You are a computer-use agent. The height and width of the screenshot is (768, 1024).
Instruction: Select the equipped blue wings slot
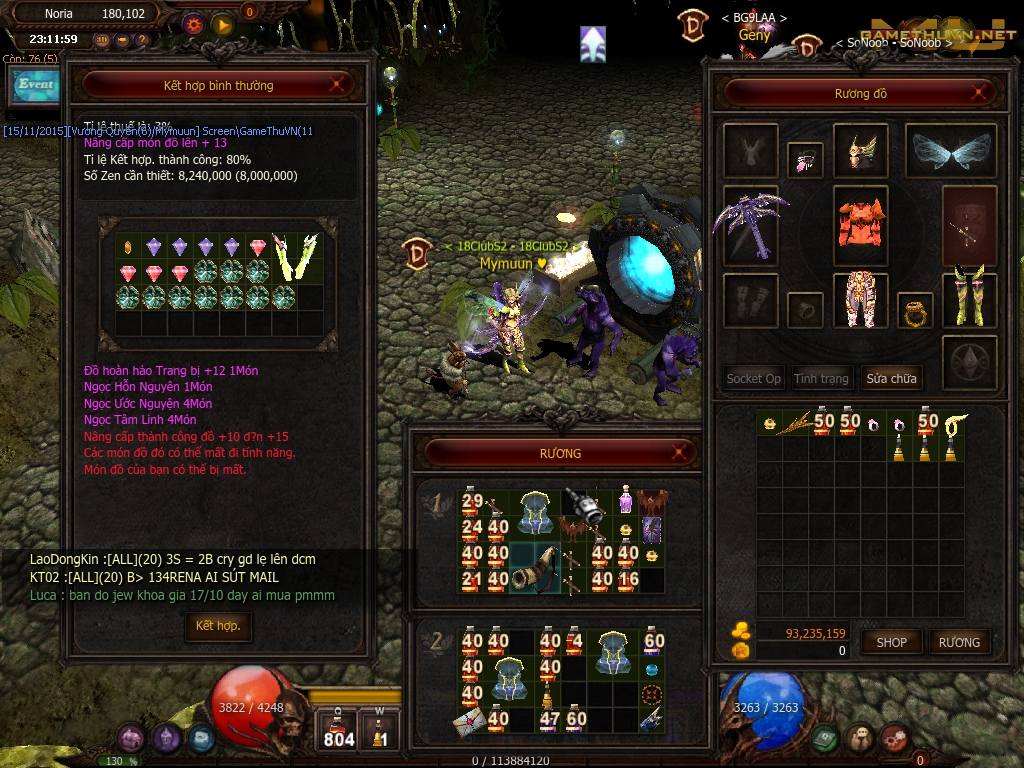click(x=950, y=151)
